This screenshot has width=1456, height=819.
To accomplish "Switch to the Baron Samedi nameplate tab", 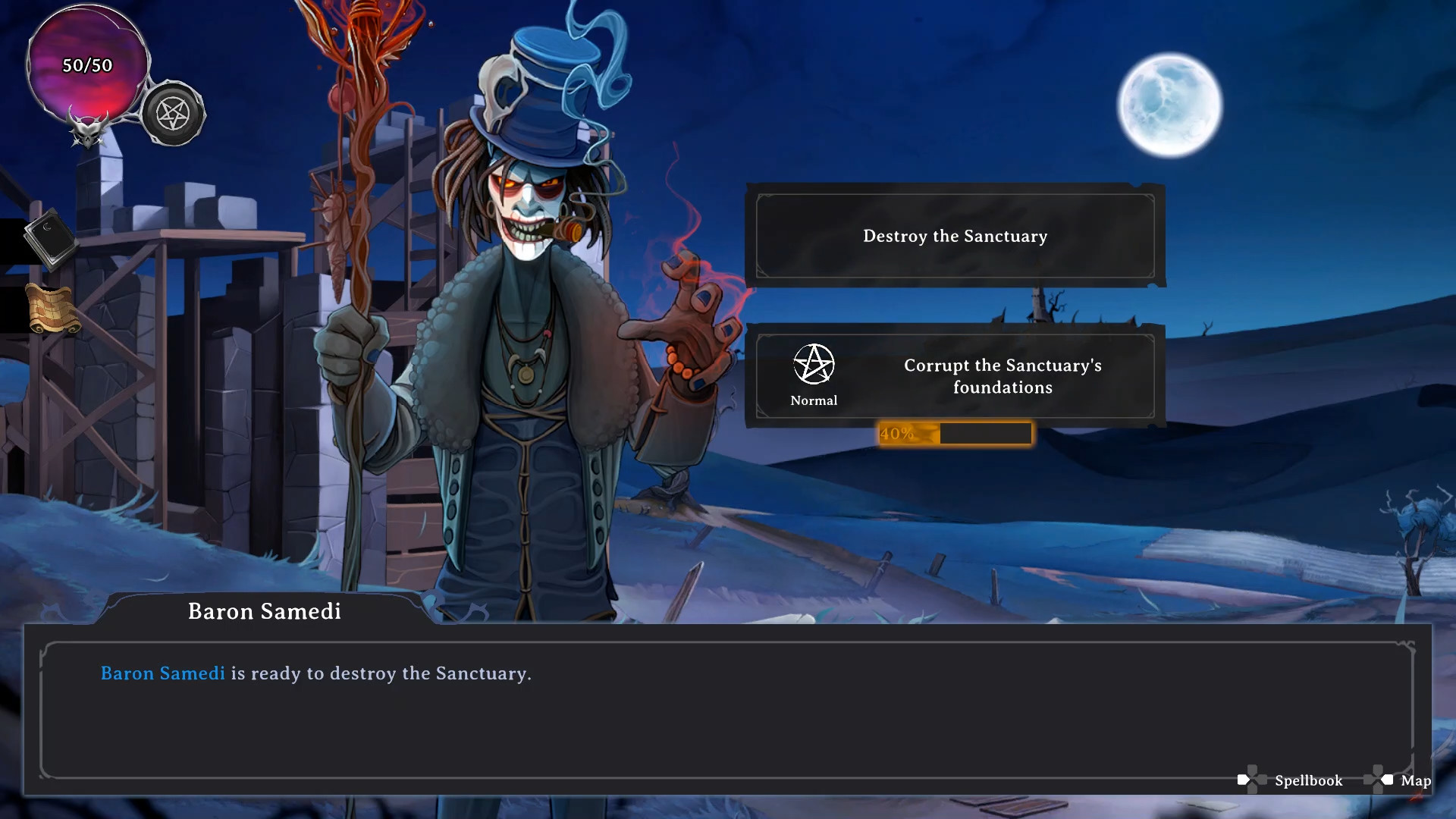I will pyautogui.click(x=264, y=611).
